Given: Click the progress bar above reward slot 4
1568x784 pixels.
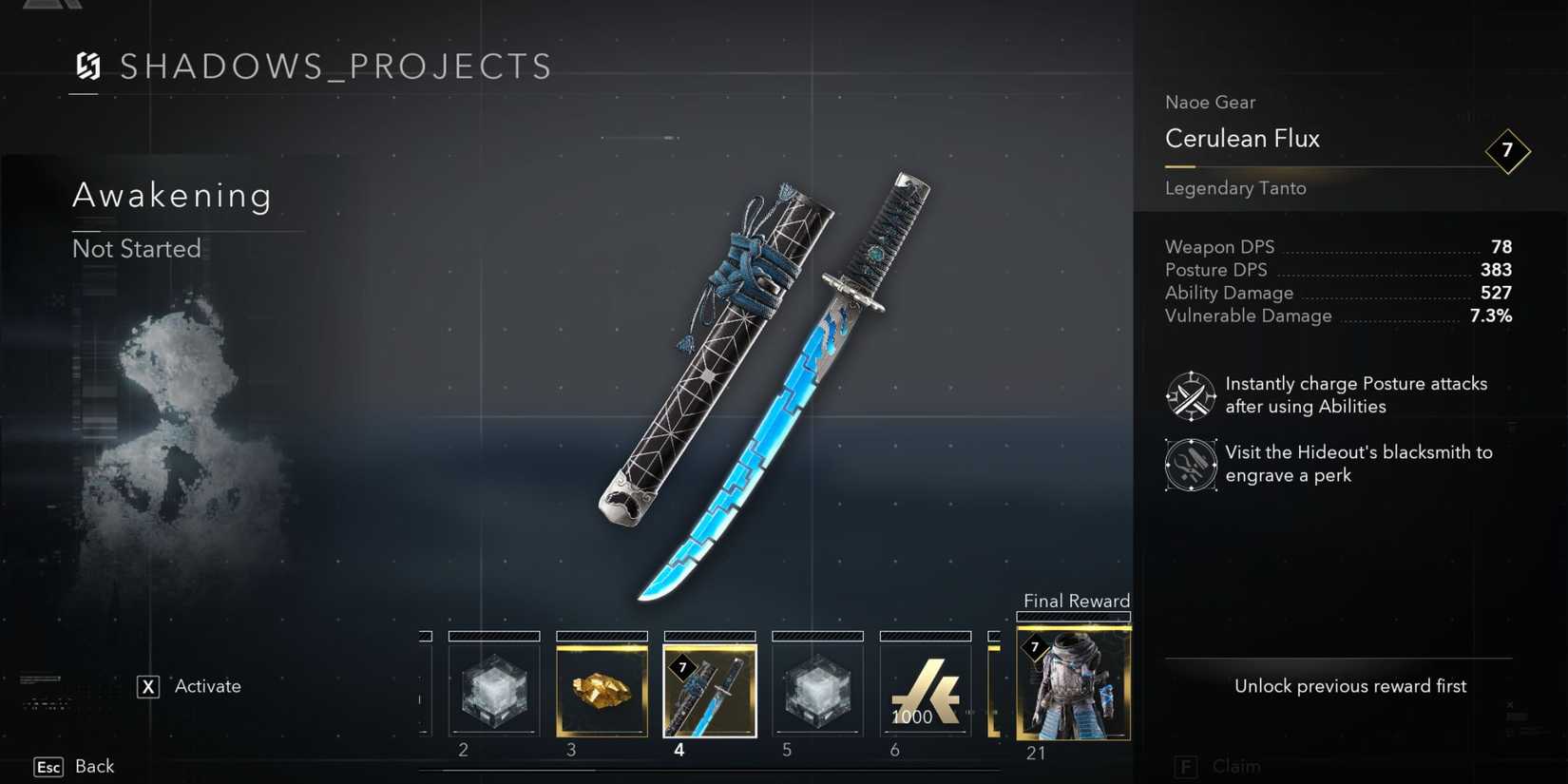Looking at the screenshot, I should pos(709,637).
